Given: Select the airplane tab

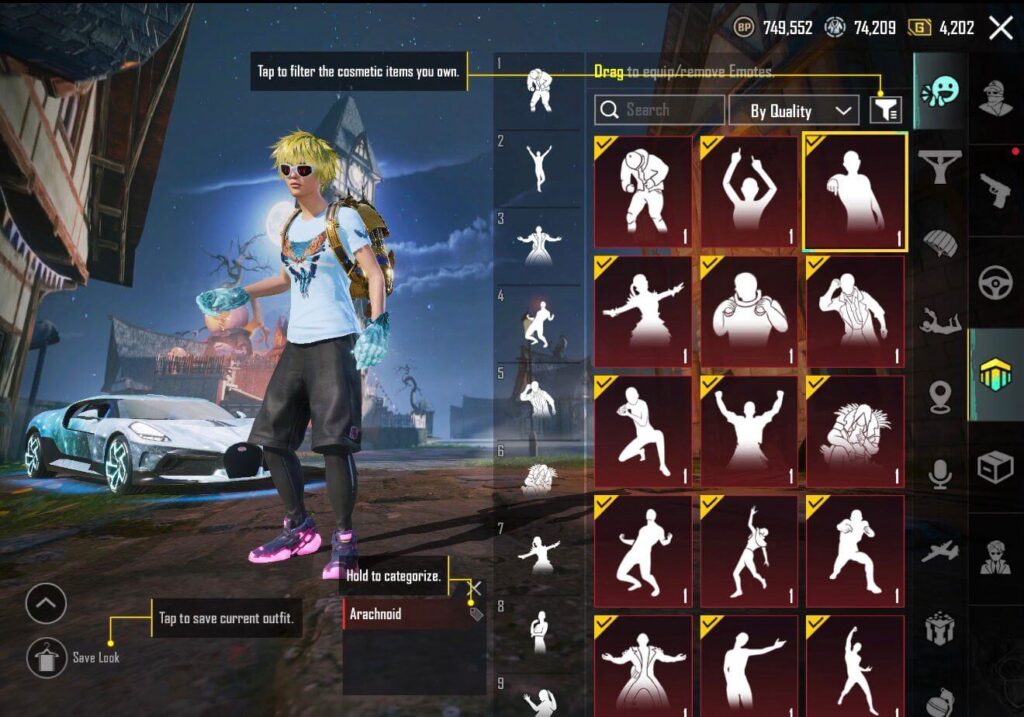Looking at the screenshot, I should click(x=940, y=552).
